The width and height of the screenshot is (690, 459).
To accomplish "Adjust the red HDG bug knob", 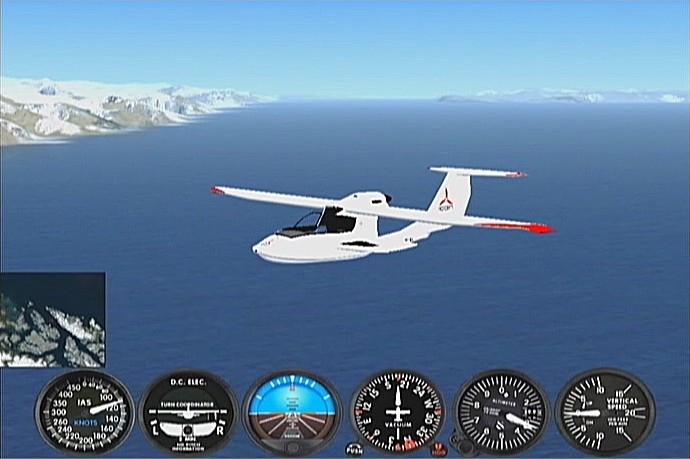I will (438, 446).
